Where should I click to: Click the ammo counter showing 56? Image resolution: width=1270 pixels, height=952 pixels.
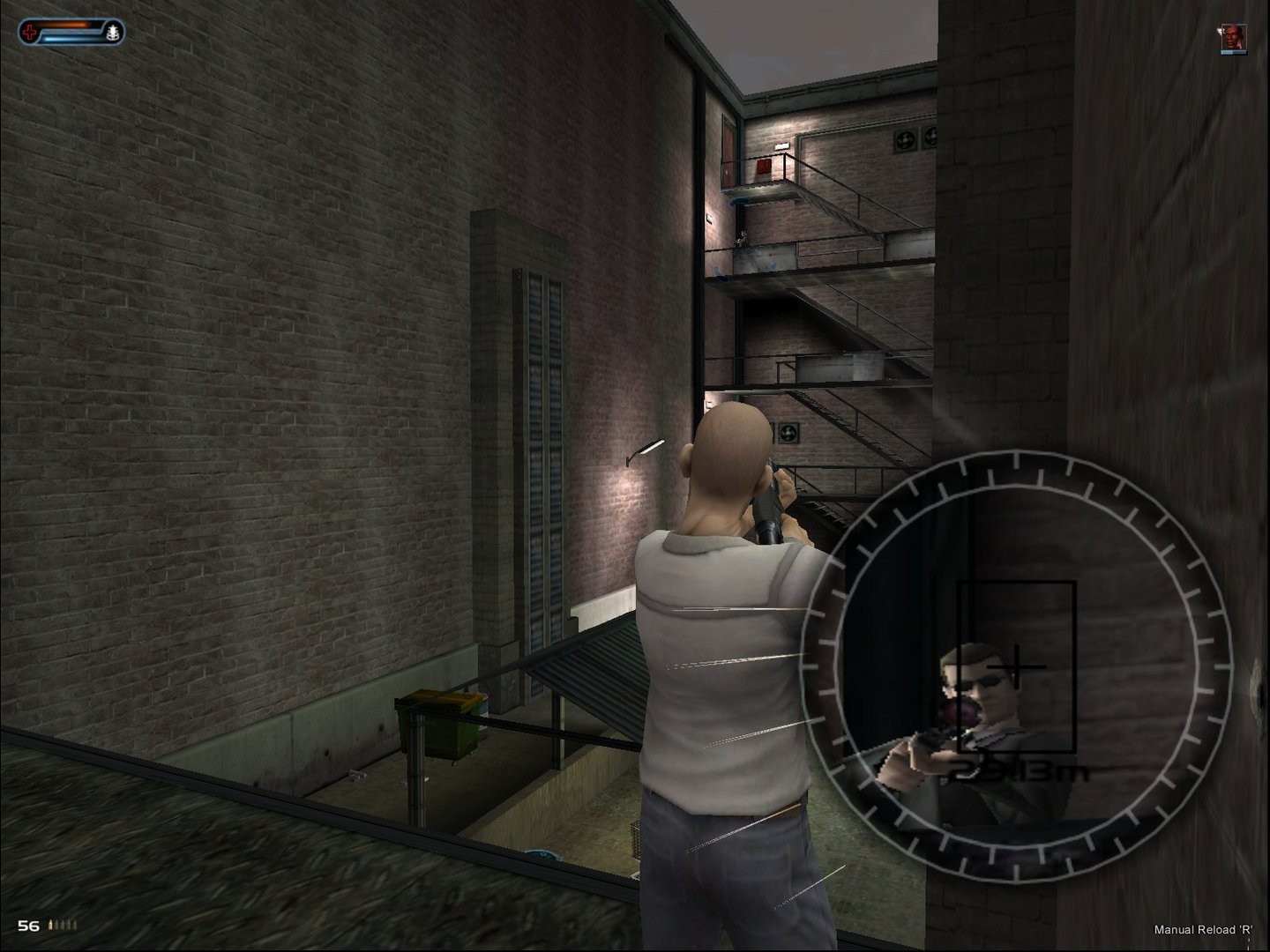27,924
